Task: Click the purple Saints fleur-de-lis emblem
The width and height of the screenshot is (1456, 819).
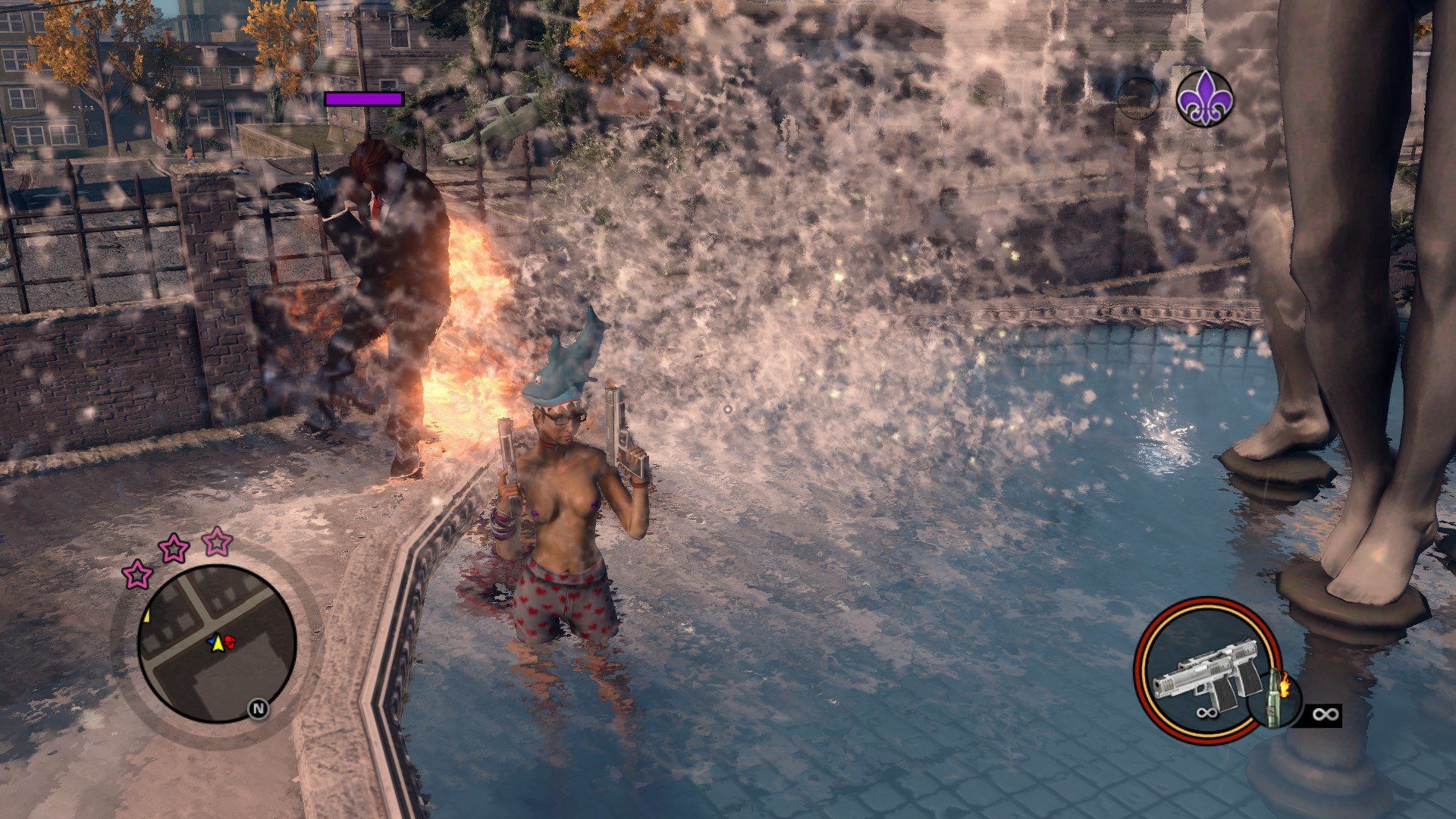Action: coord(1204,99)
